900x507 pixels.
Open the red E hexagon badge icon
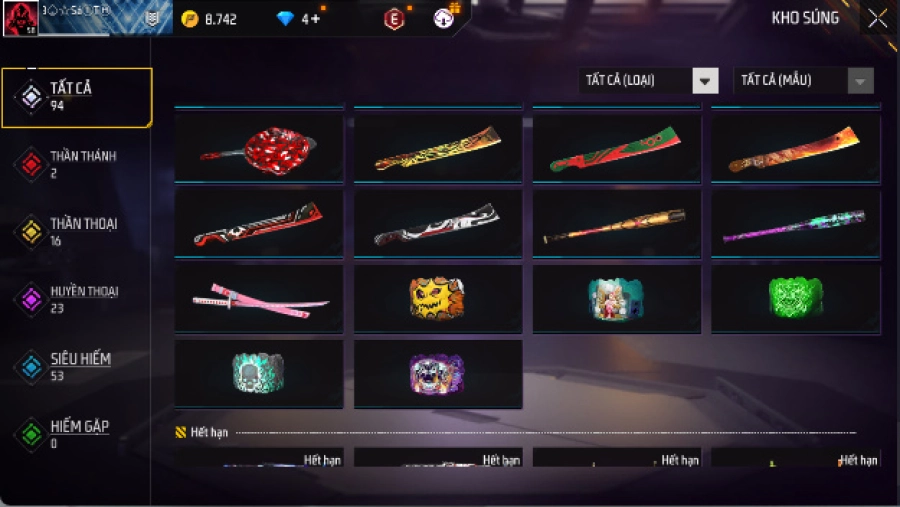point(394,19)
